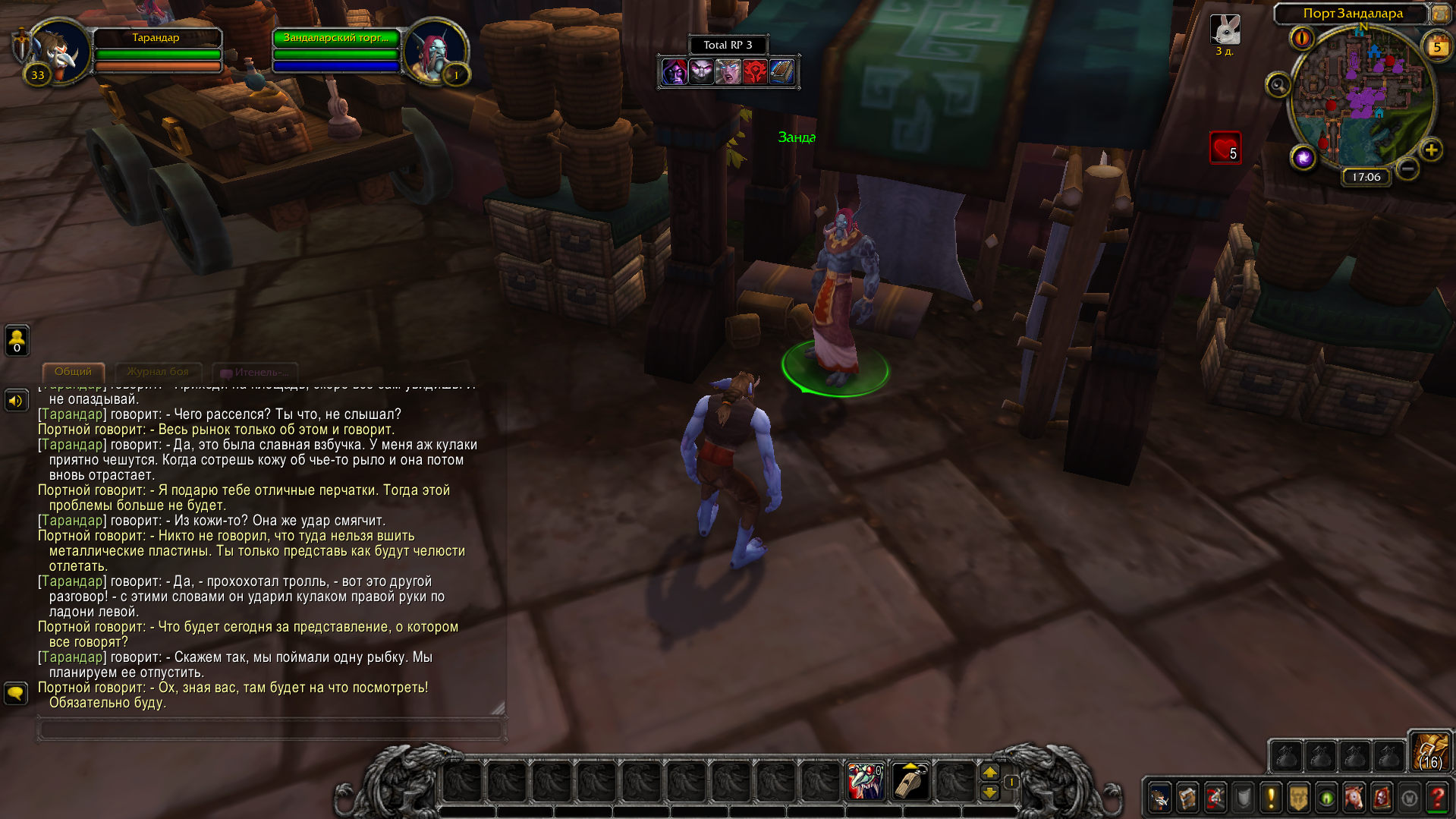Open the character info micro button

pos(1160,798)
